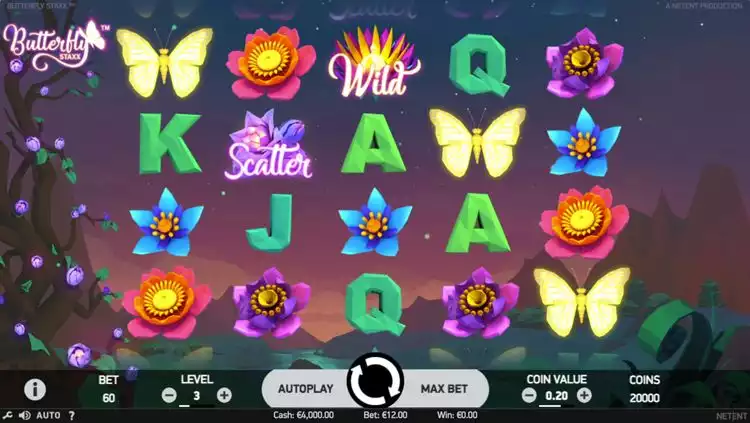750x423 pixels.
Task: Lower the coin value with minus
Action: click(x=529, y=395)
